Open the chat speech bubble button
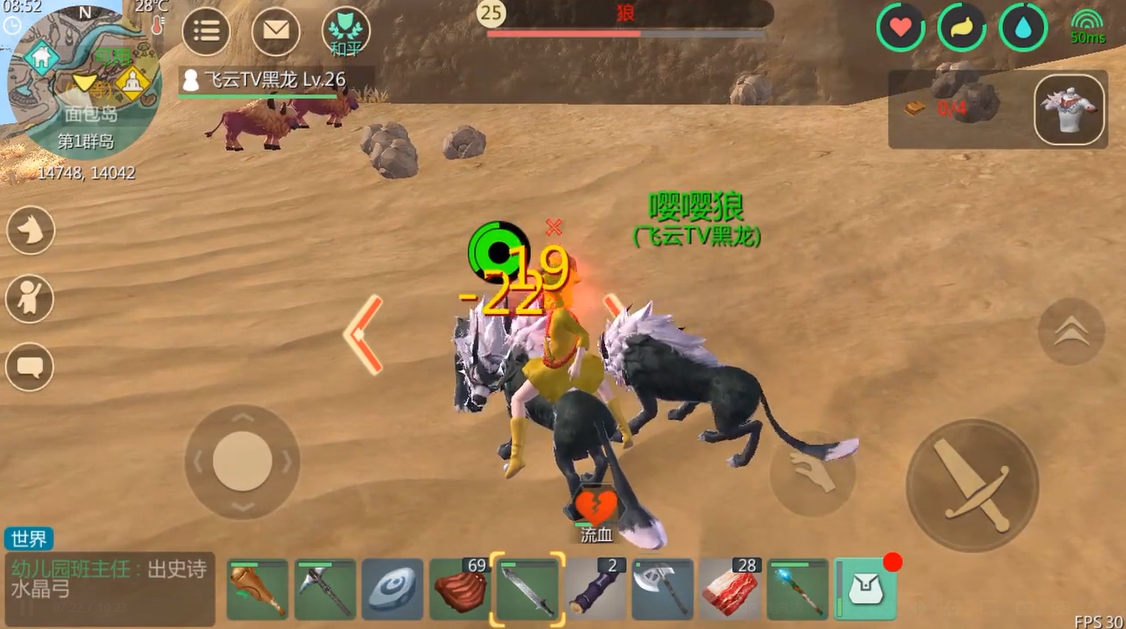 coord(30,366)
